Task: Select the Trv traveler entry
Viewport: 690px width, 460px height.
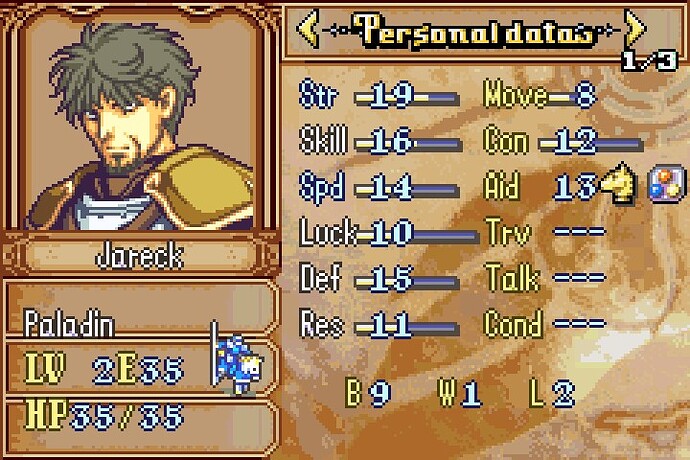Action: coord(545,233)
